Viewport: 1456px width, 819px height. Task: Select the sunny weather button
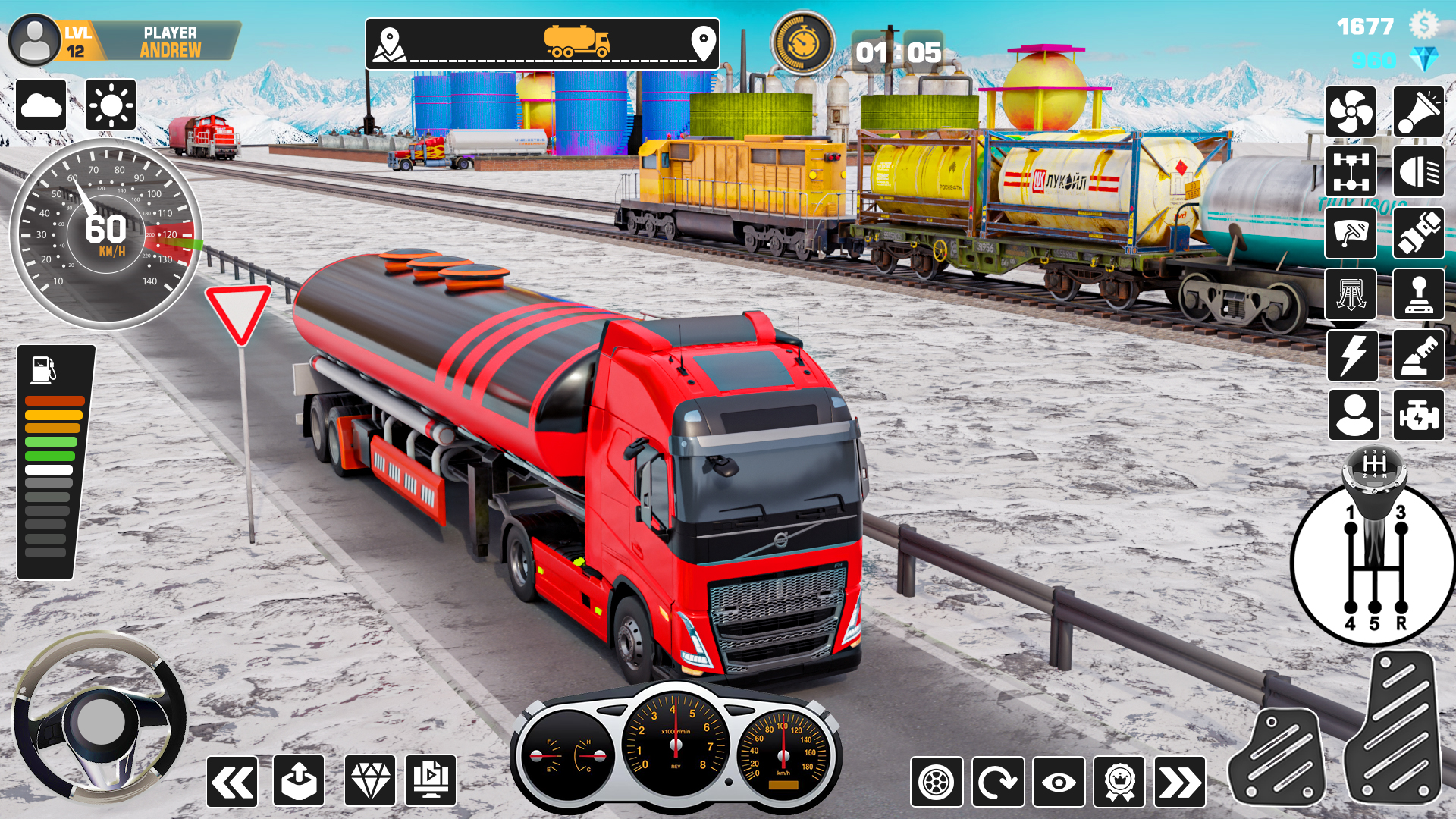click(111, 105)
